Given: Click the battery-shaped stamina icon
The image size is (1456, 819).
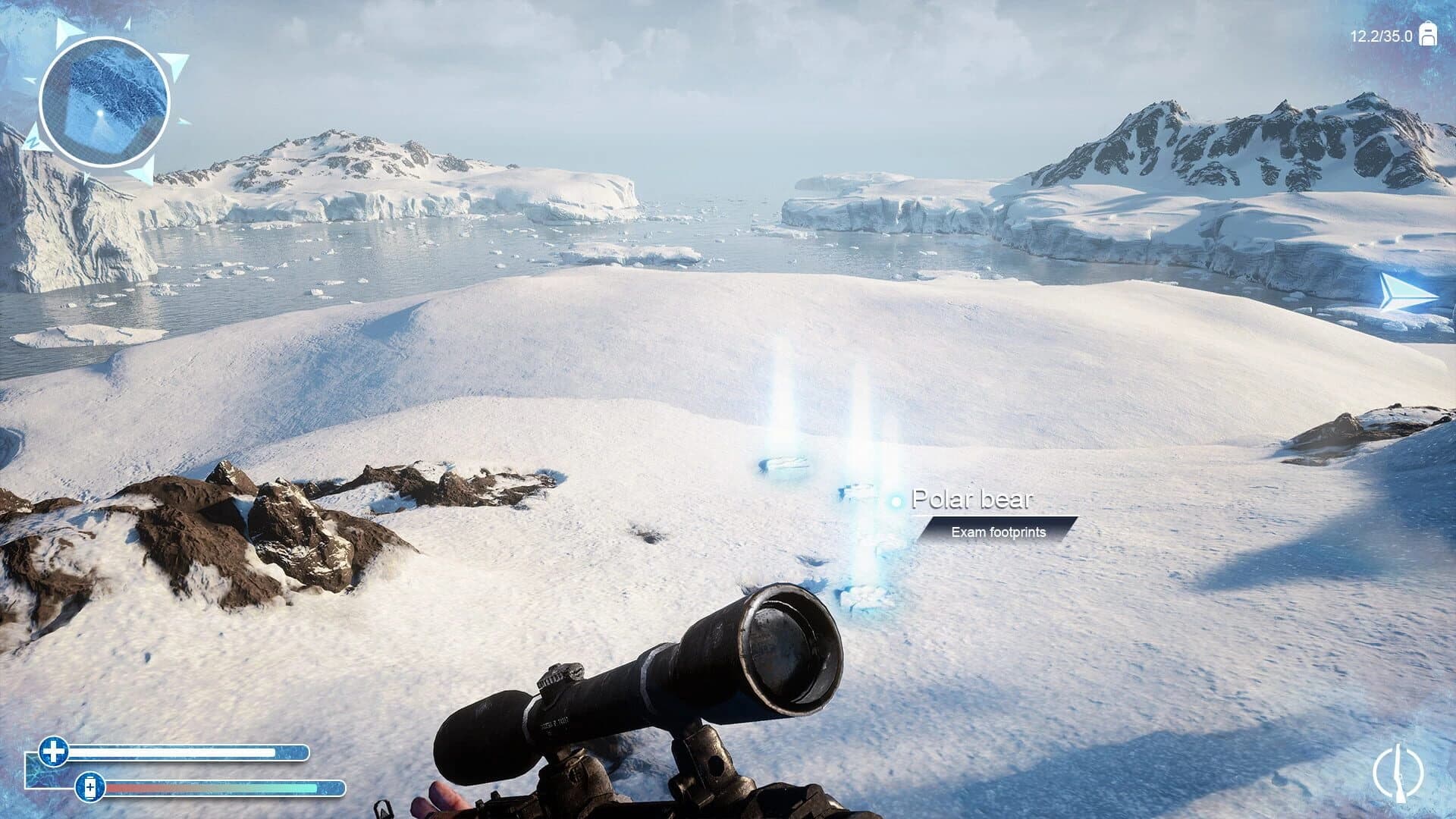Looking at the screenshot, I should [x=91, y=789].
